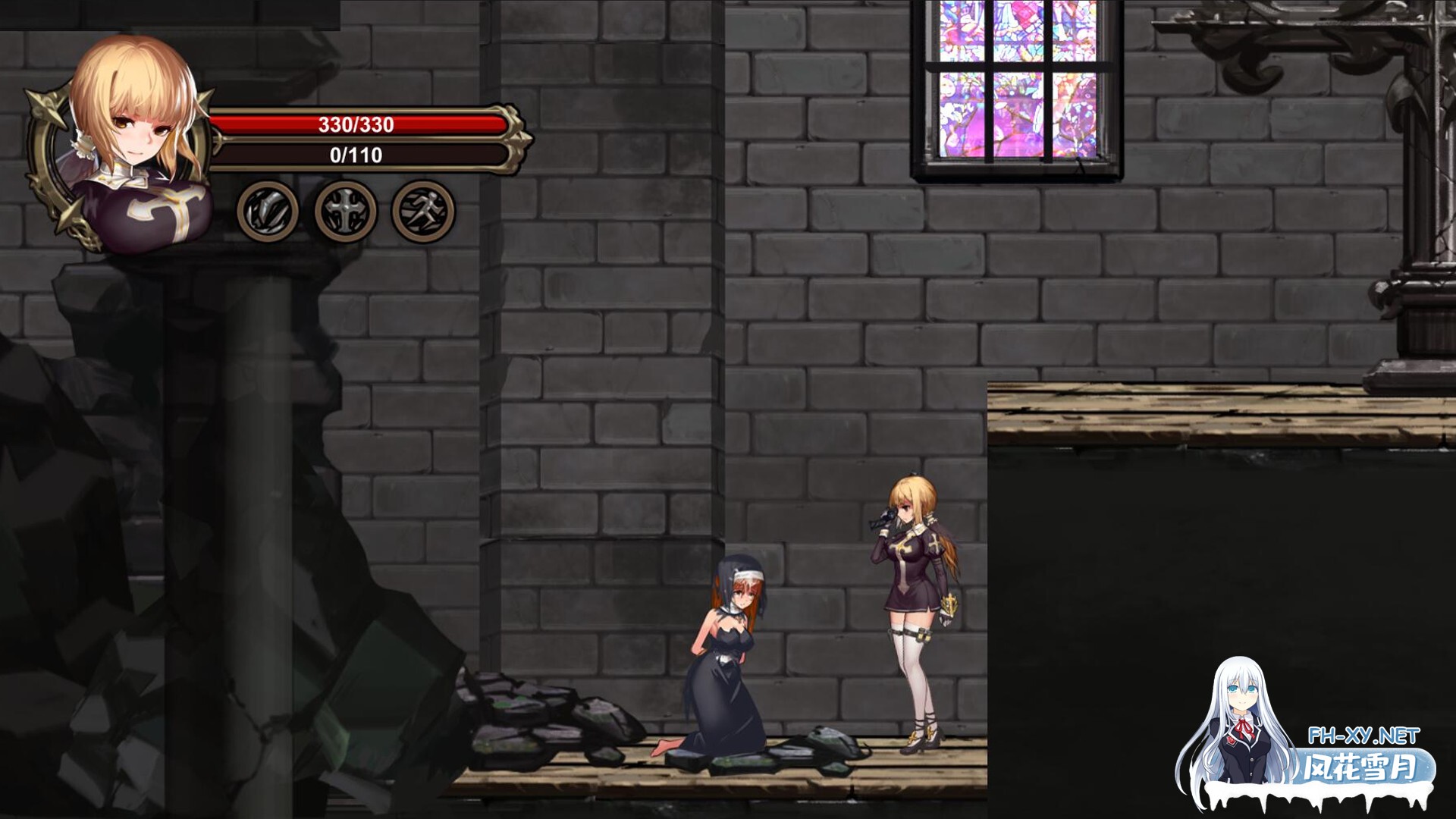
Task: Open the FH-XY.NET watermark link
Action: [x=1363, y=736]
